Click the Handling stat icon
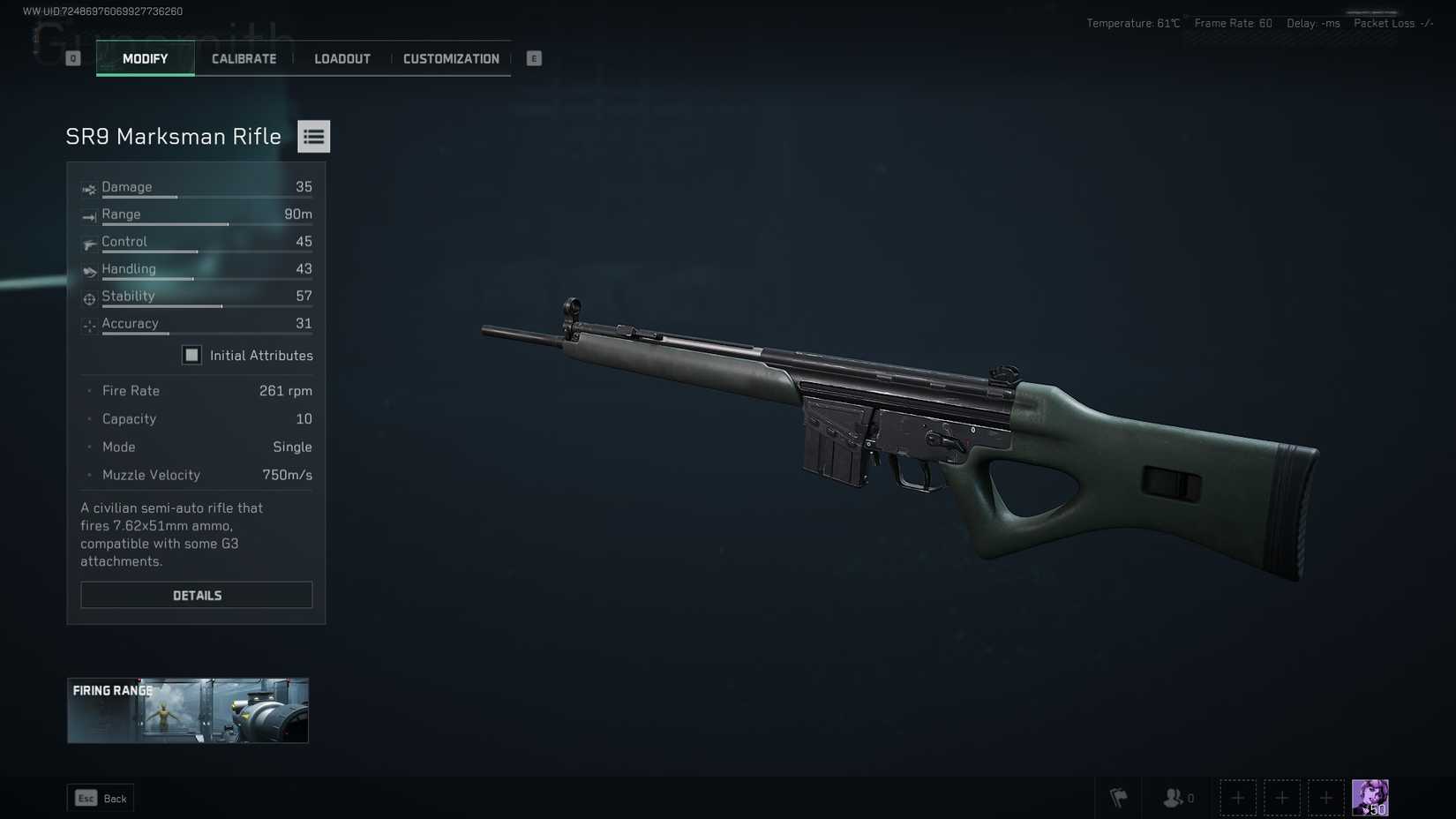Screen dimensions: 1456x819 (88, 271)
